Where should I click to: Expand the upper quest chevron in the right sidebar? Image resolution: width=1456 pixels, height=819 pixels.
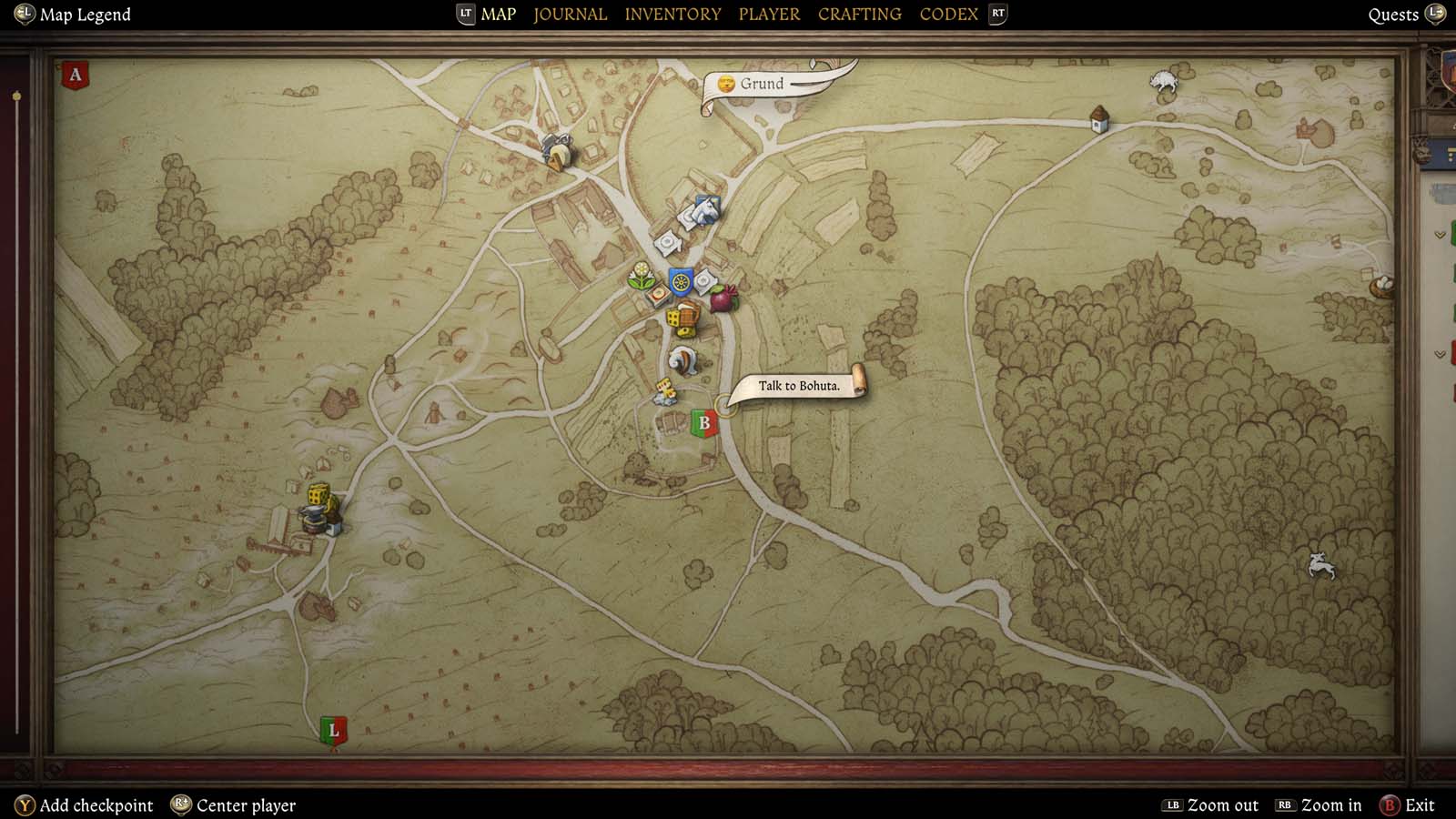1440,235
